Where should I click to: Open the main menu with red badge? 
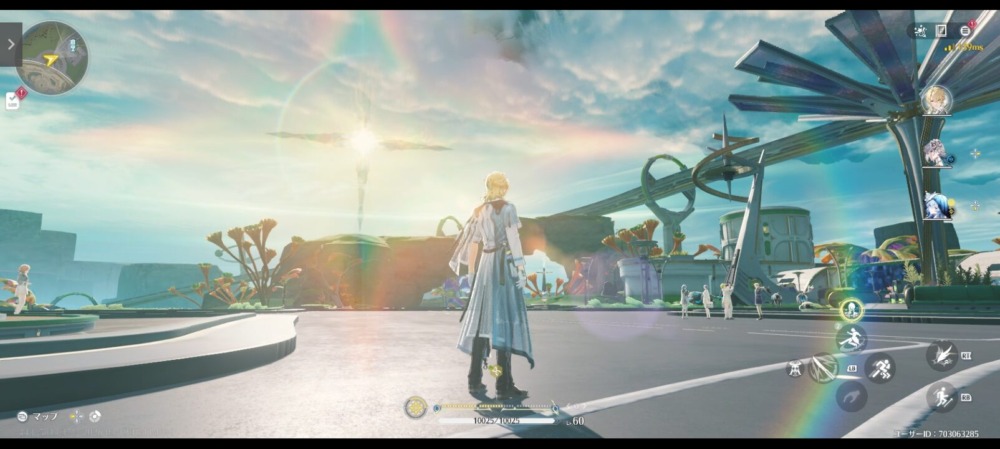[966, 31]
